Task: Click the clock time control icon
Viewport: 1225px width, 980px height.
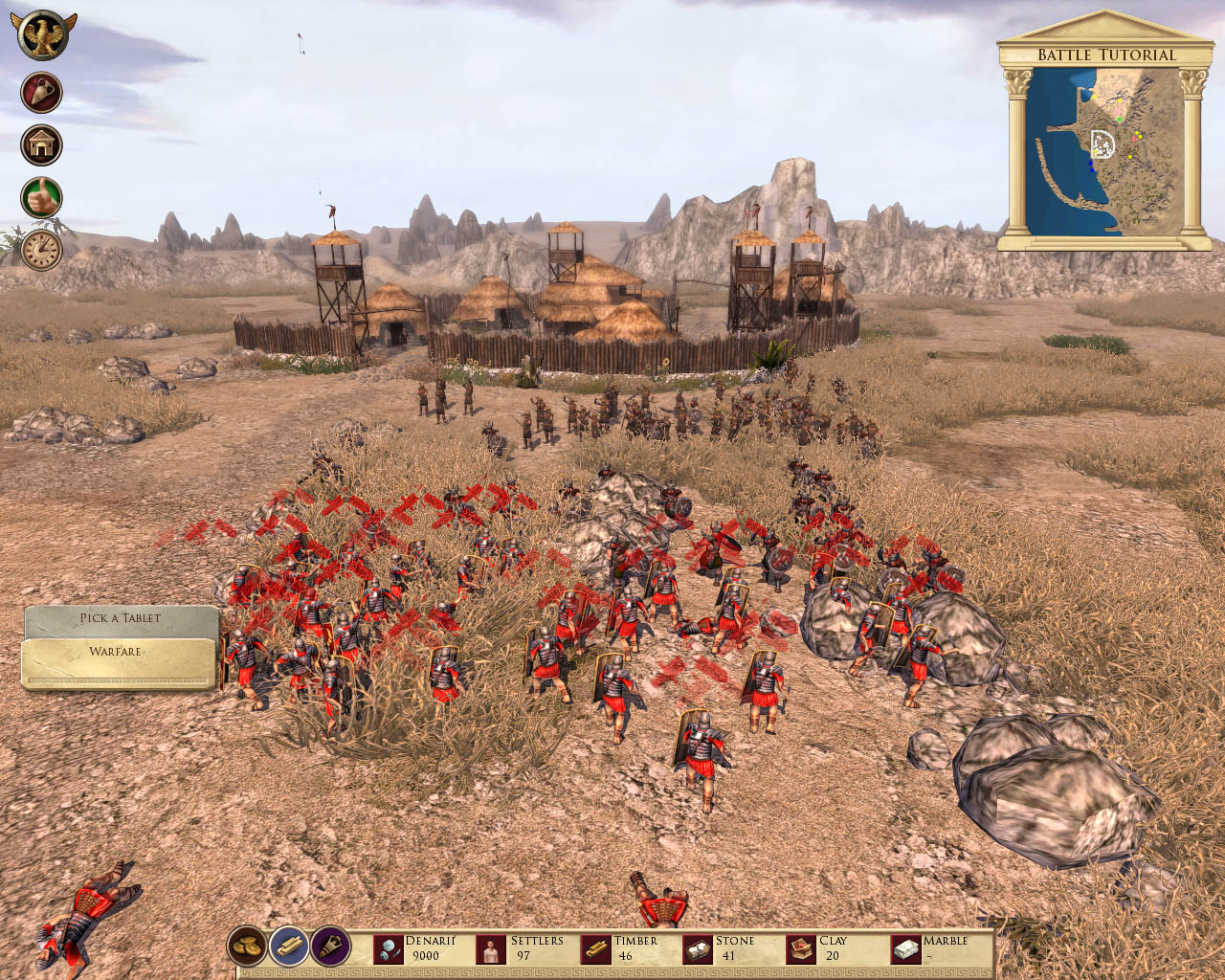Action: [42, 250]
